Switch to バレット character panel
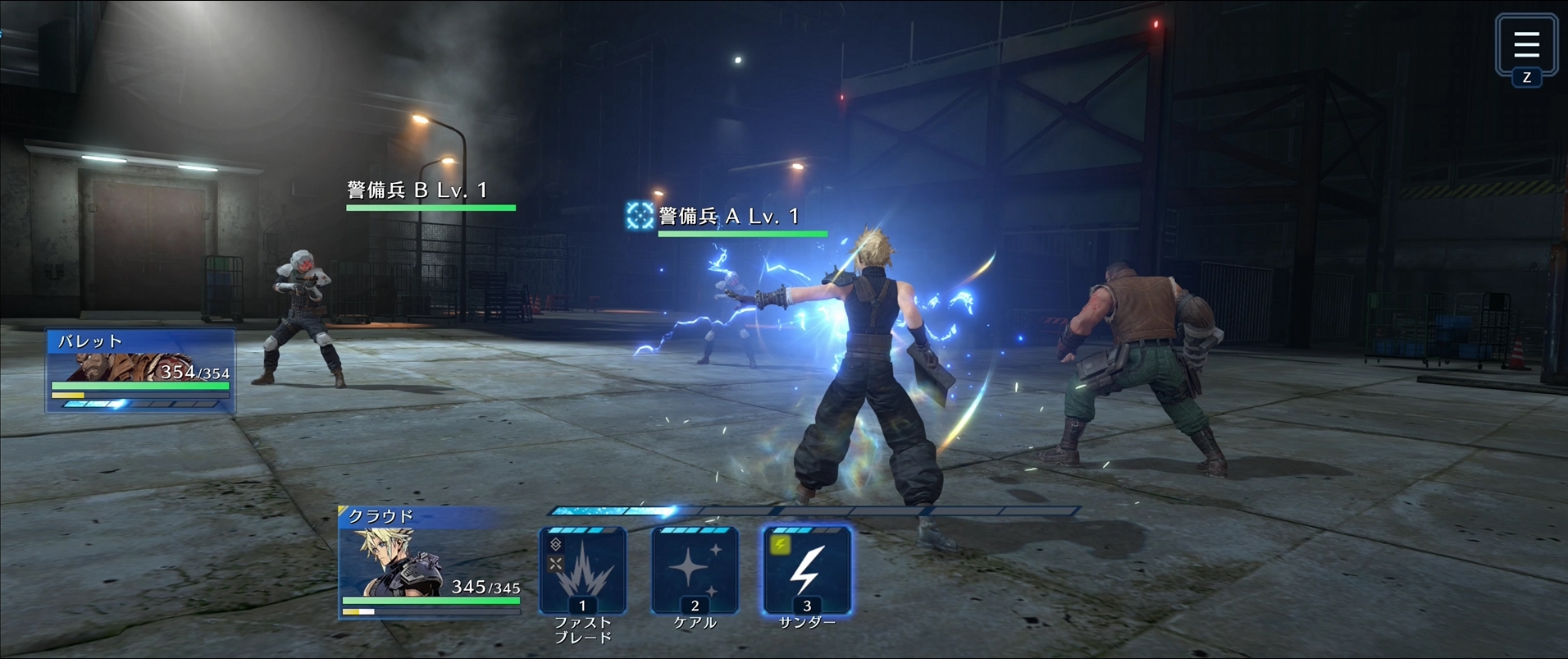This screenshot has height=659, width=1568. click(x=141, y=371)
